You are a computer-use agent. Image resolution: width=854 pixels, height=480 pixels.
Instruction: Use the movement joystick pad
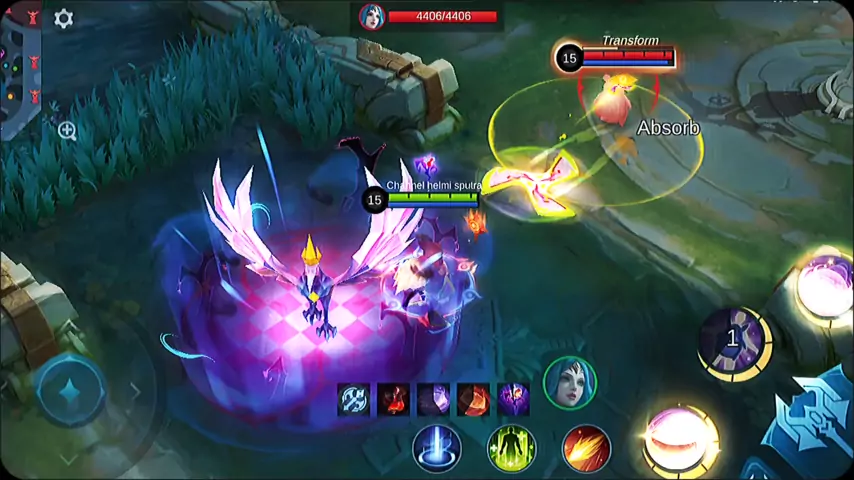71,390
